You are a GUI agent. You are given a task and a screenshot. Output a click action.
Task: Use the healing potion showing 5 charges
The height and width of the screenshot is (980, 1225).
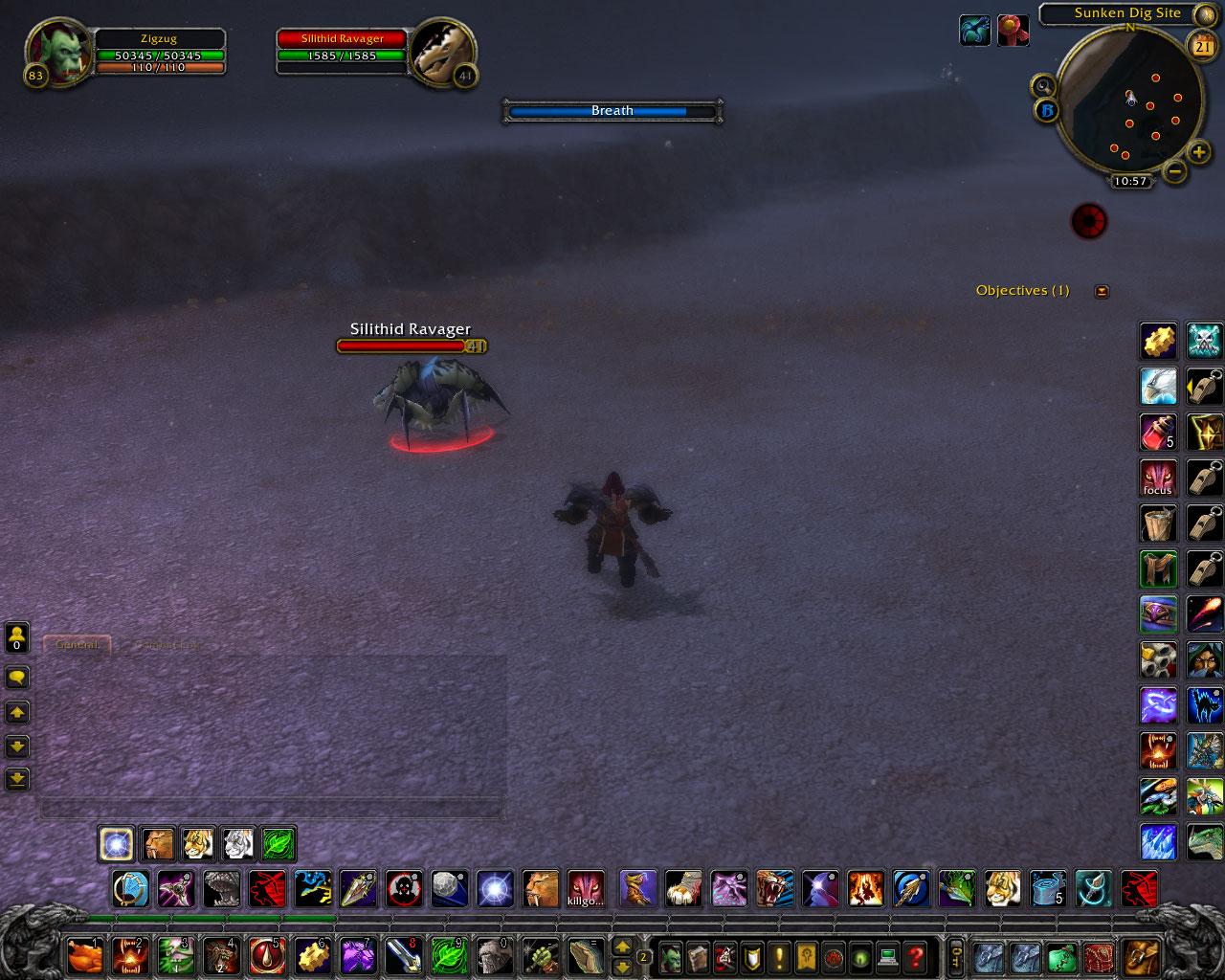tap(1158, 432)
